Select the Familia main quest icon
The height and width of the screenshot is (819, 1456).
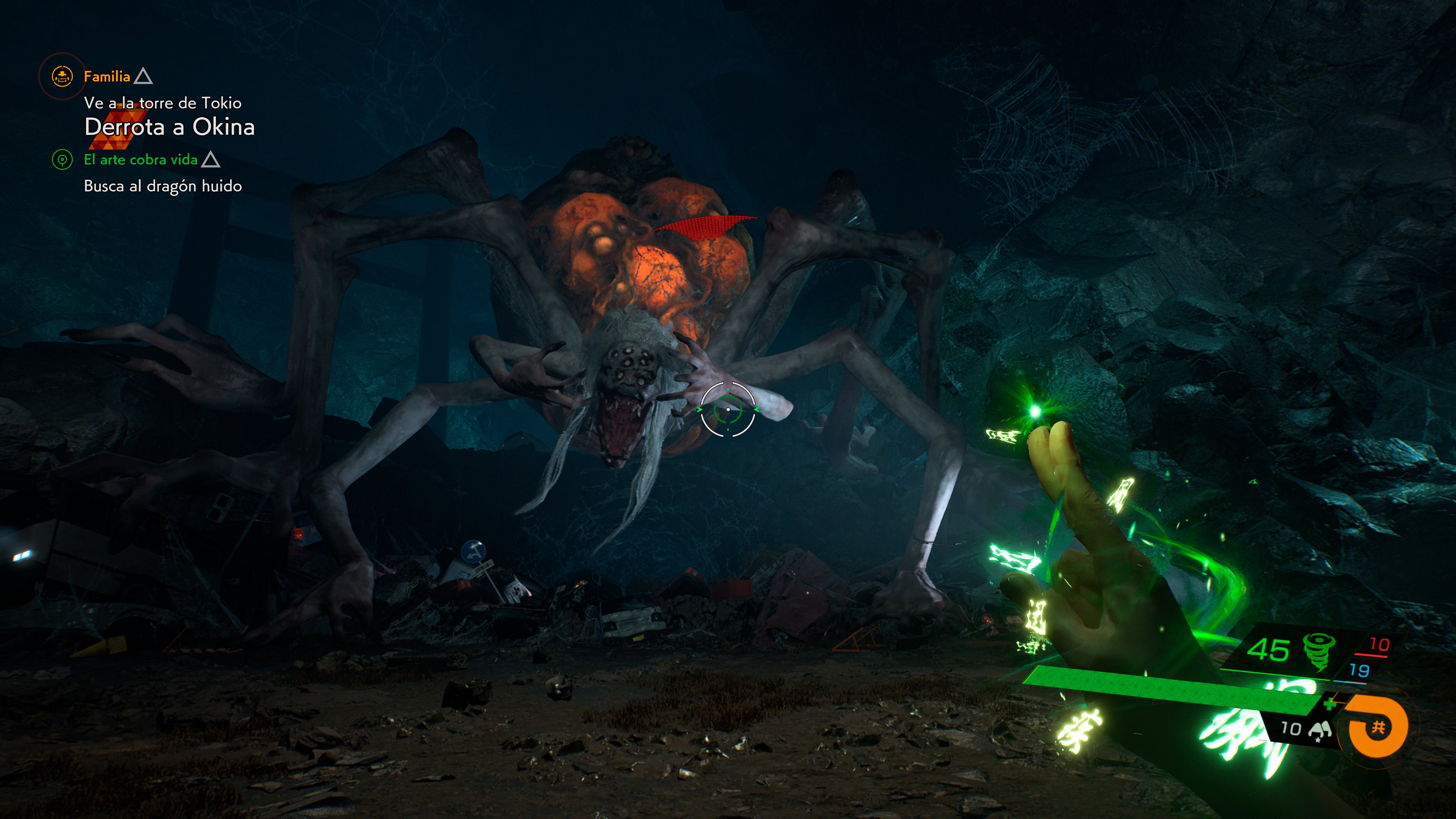point(61,76)
